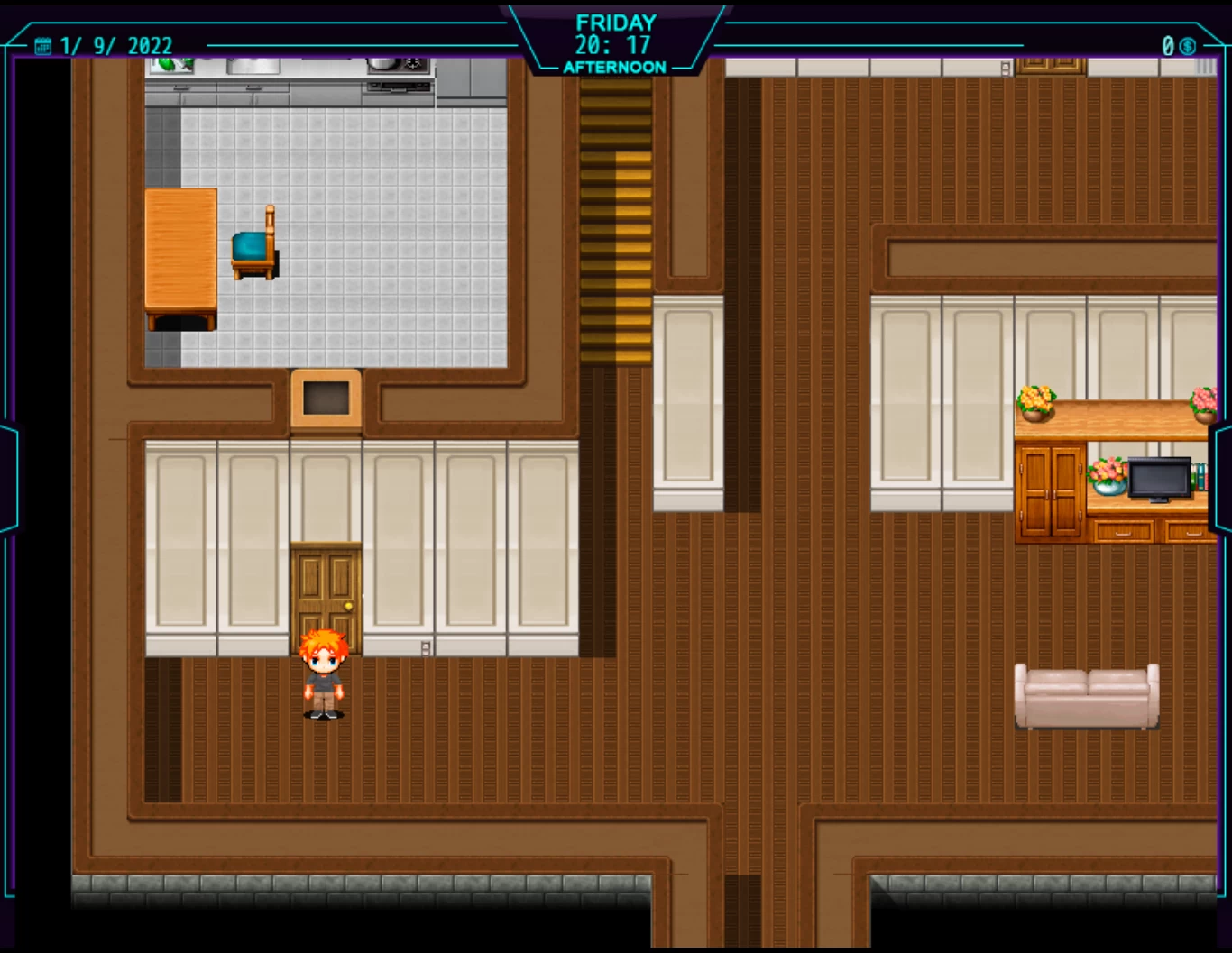1232x953 pixels.
Task: Click the chair by the kitchen table
Action: [253, 248]
